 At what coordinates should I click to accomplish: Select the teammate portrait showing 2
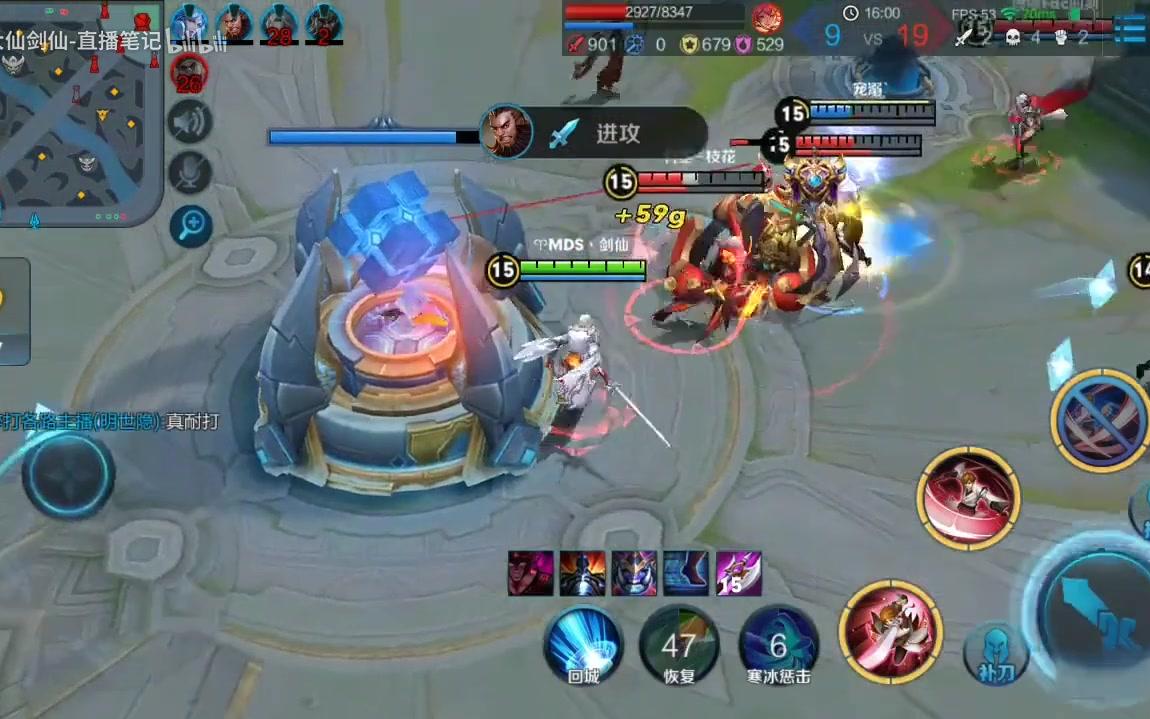coord(324,23)
